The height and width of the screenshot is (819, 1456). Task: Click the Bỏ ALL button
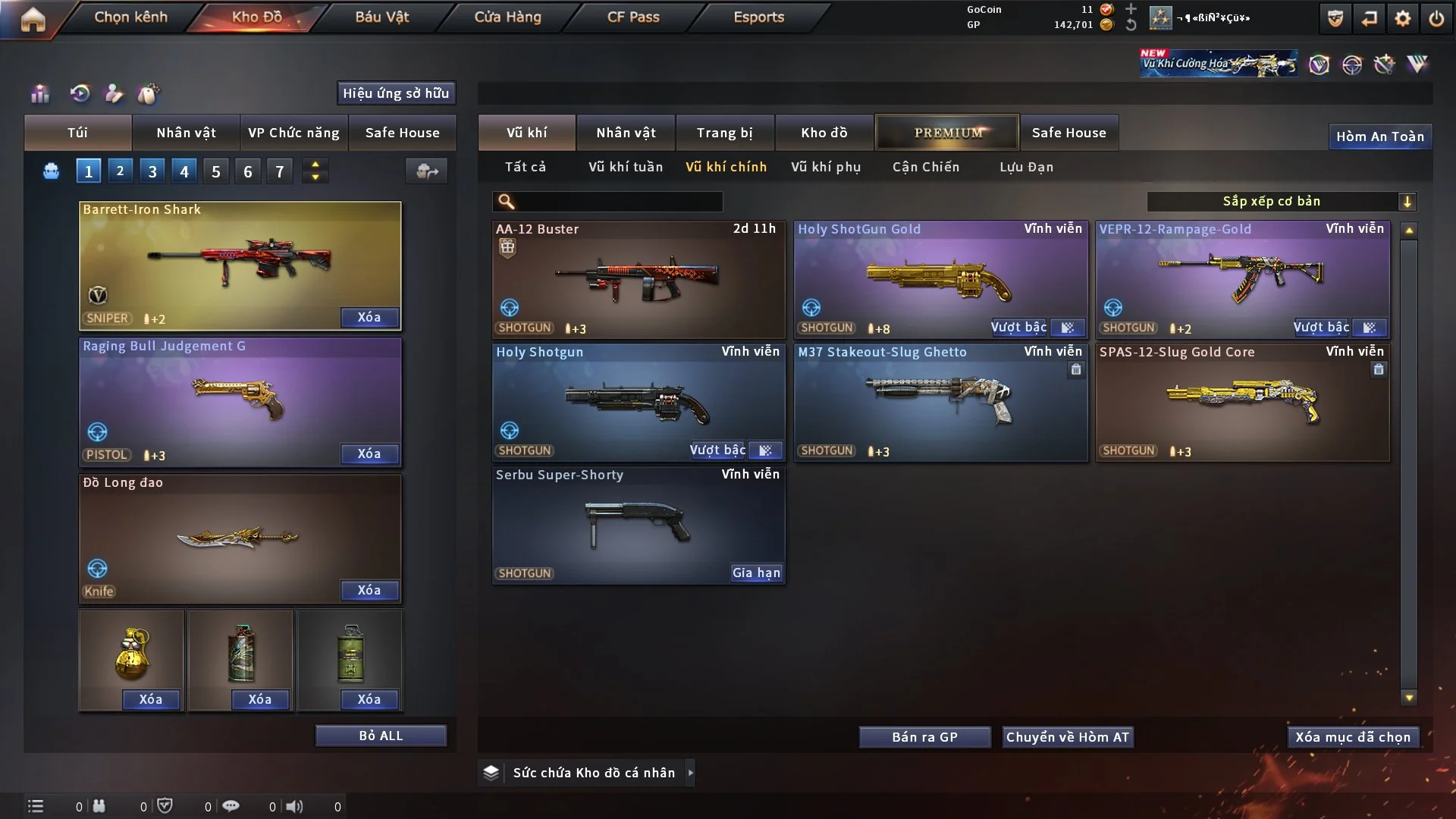click(x=381, y=736)
